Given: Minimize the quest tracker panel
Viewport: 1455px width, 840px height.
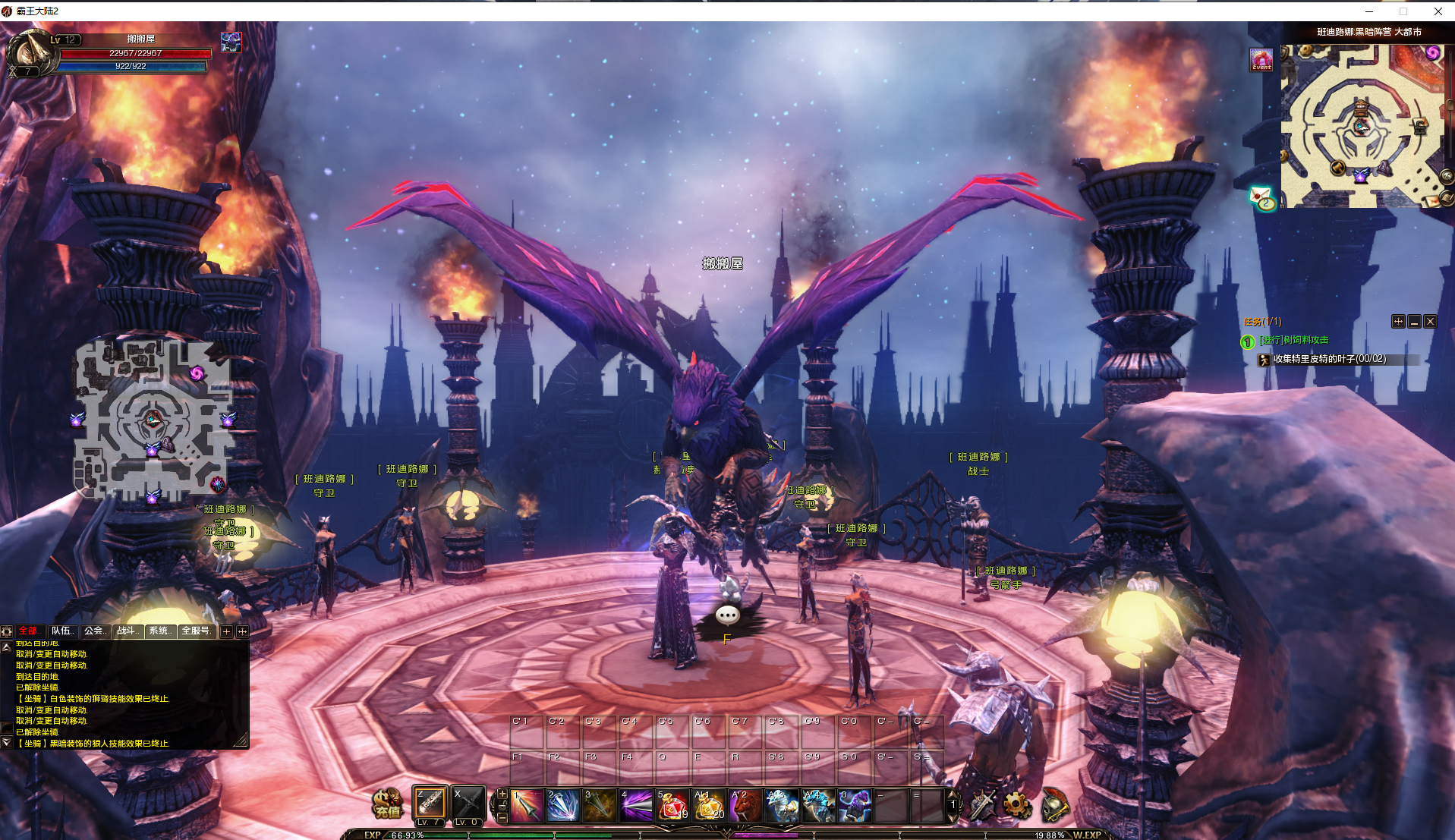Looking at the screenshot, I should [x=1414, y=322].
